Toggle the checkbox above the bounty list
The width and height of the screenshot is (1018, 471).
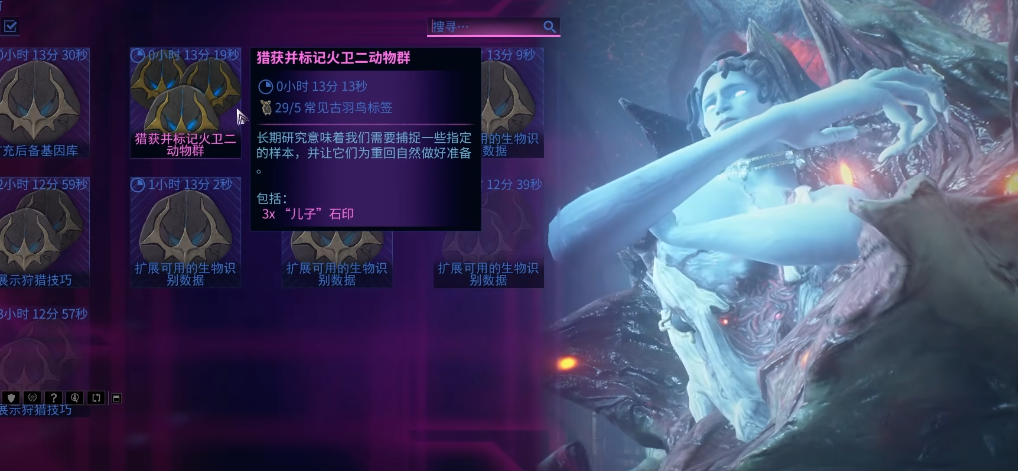coord(10,26)
